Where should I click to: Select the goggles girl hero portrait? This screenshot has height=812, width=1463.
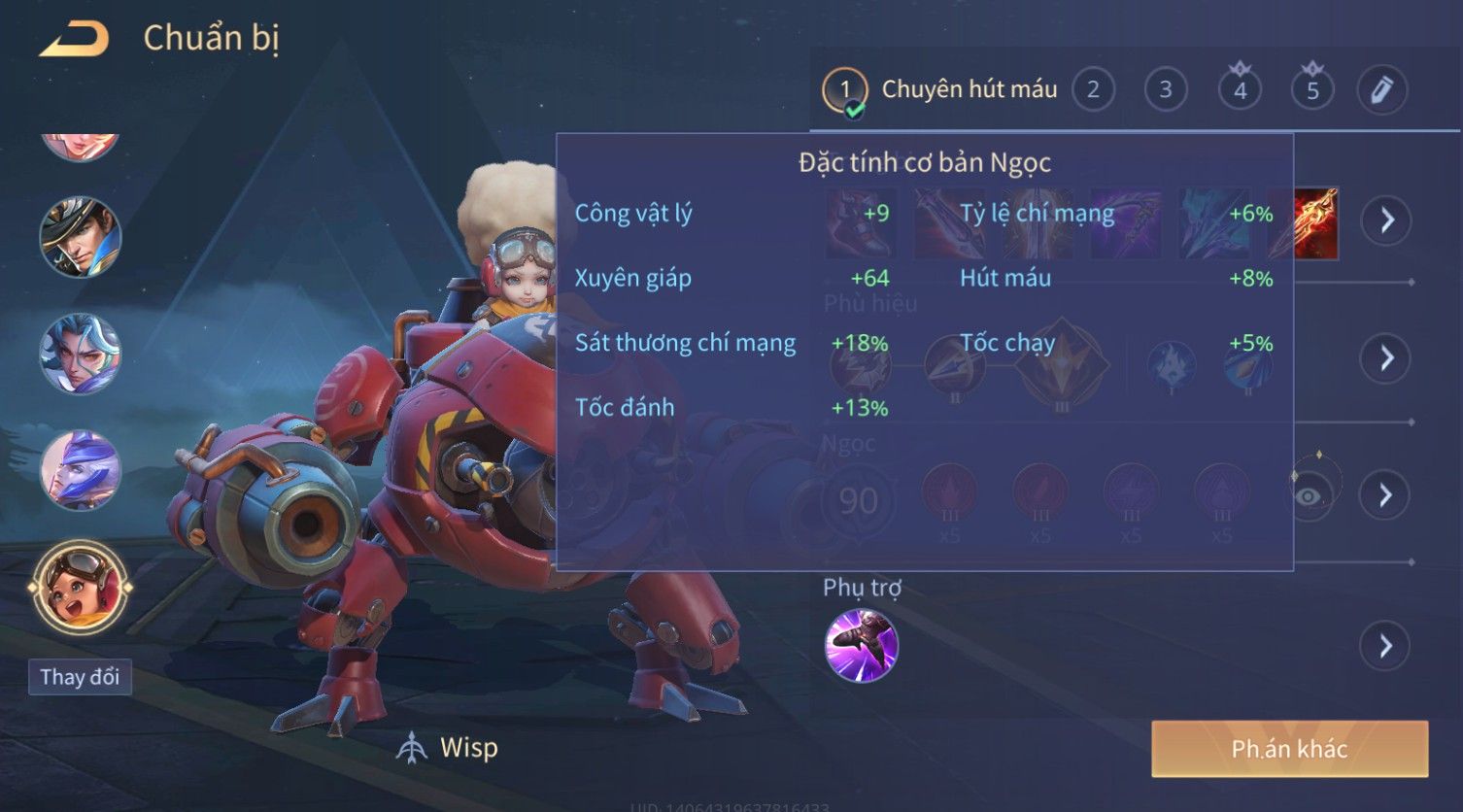coord(81,588)
